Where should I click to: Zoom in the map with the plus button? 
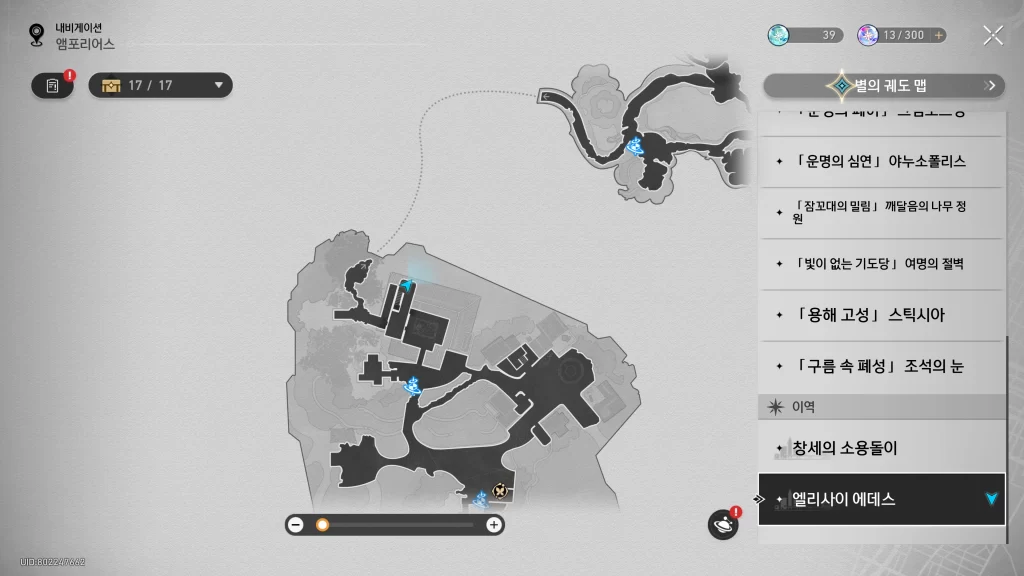tap(493, 524)
